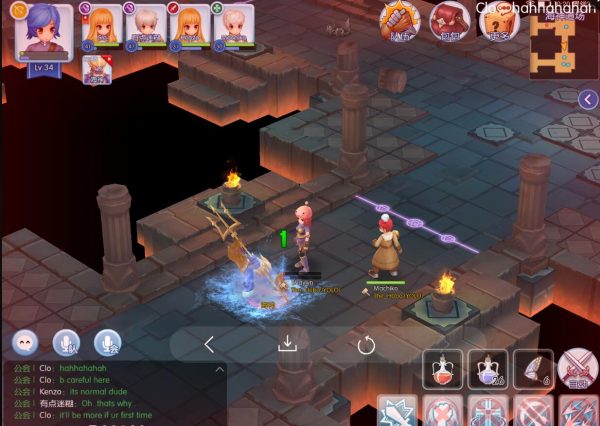Click the dungeon minimap
Viewport: 600px width, 426px height.
click(562, 46)
